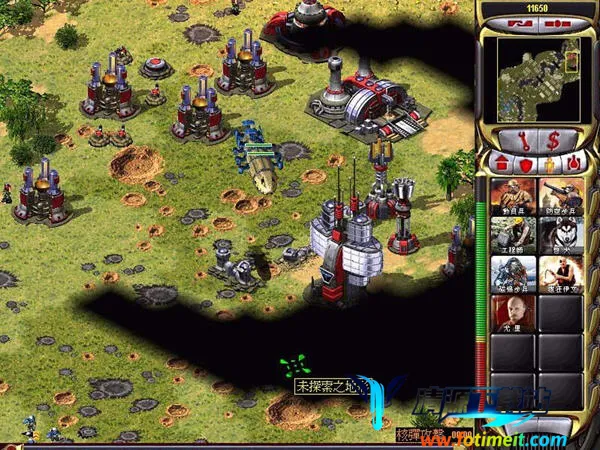This screenshot has width=600, height=450.
Task: Select the Engineer build cameo
Action: point(509,234)
